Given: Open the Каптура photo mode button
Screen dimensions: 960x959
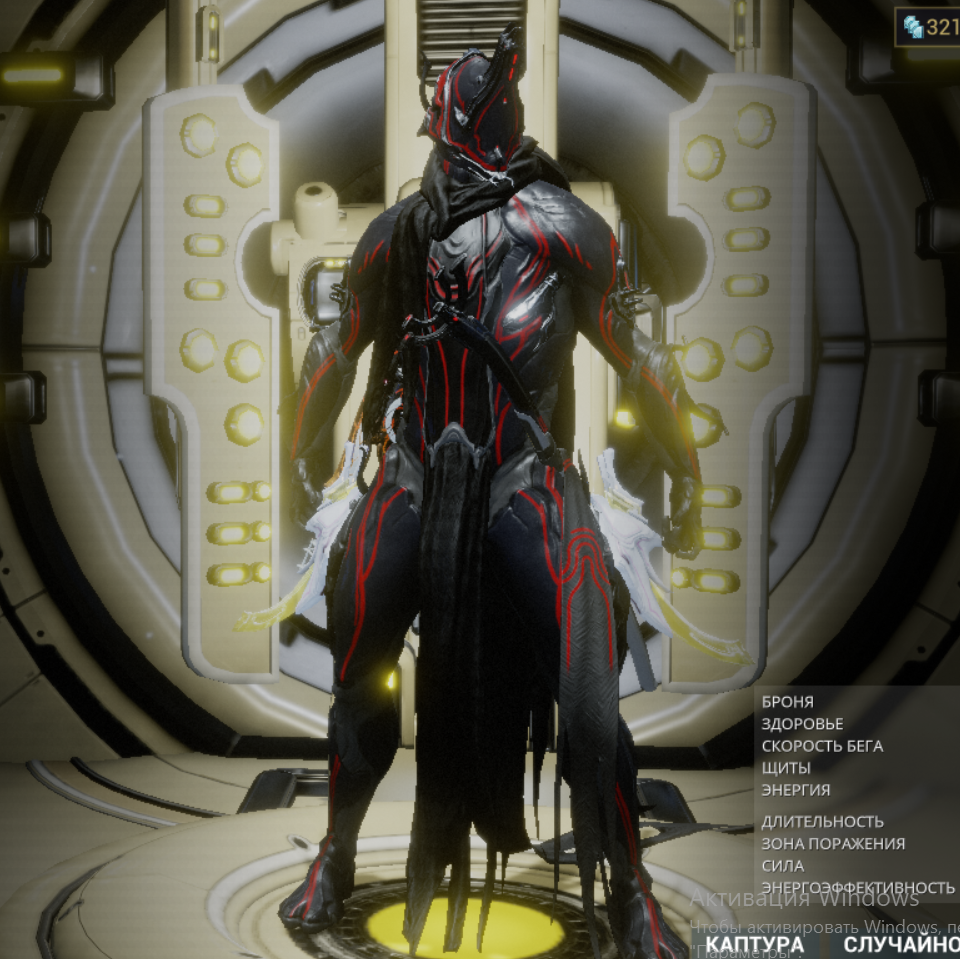Looking at the screenshot, I should 754,944.
